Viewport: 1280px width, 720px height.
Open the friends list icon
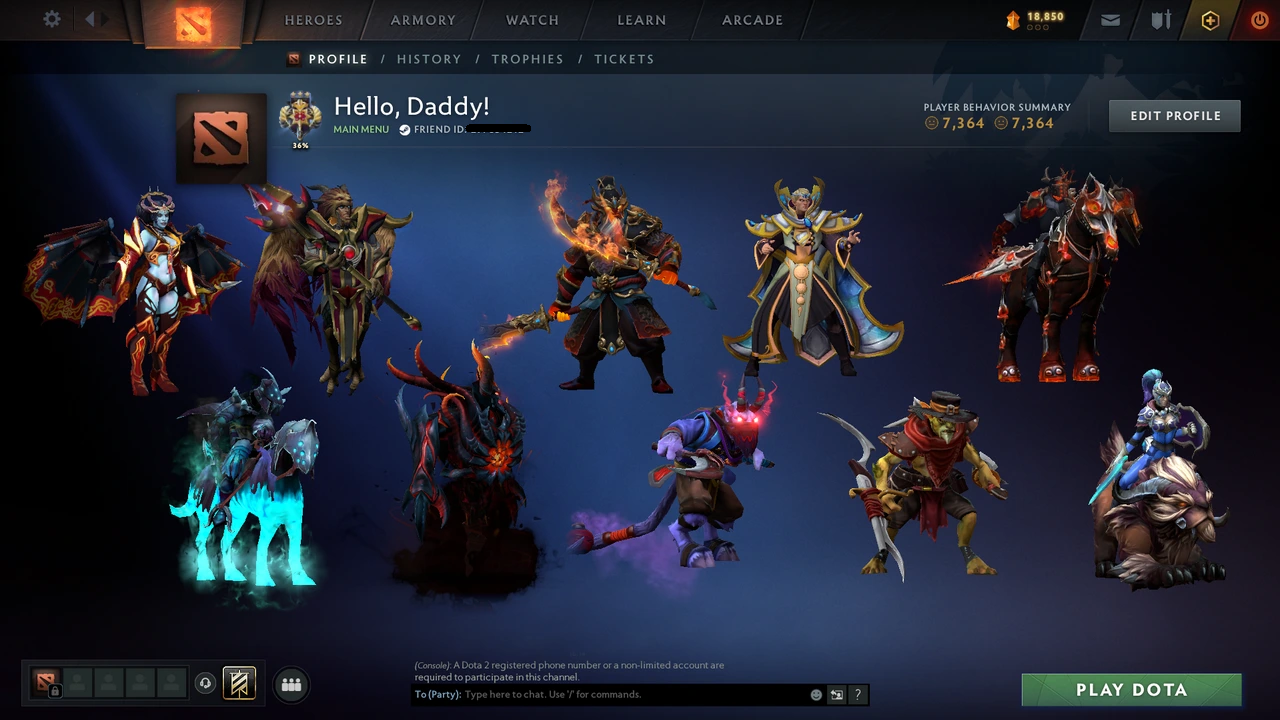291,684
